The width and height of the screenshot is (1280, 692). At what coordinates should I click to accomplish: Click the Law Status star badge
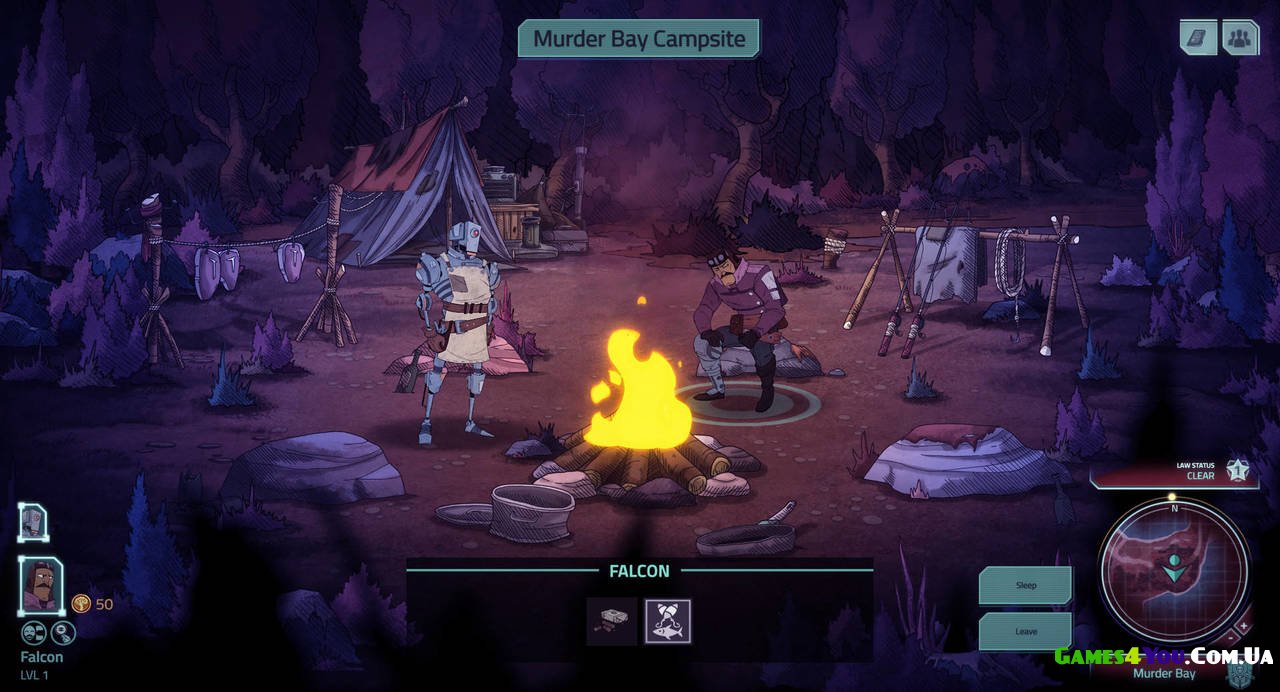tap(1238, 469)
